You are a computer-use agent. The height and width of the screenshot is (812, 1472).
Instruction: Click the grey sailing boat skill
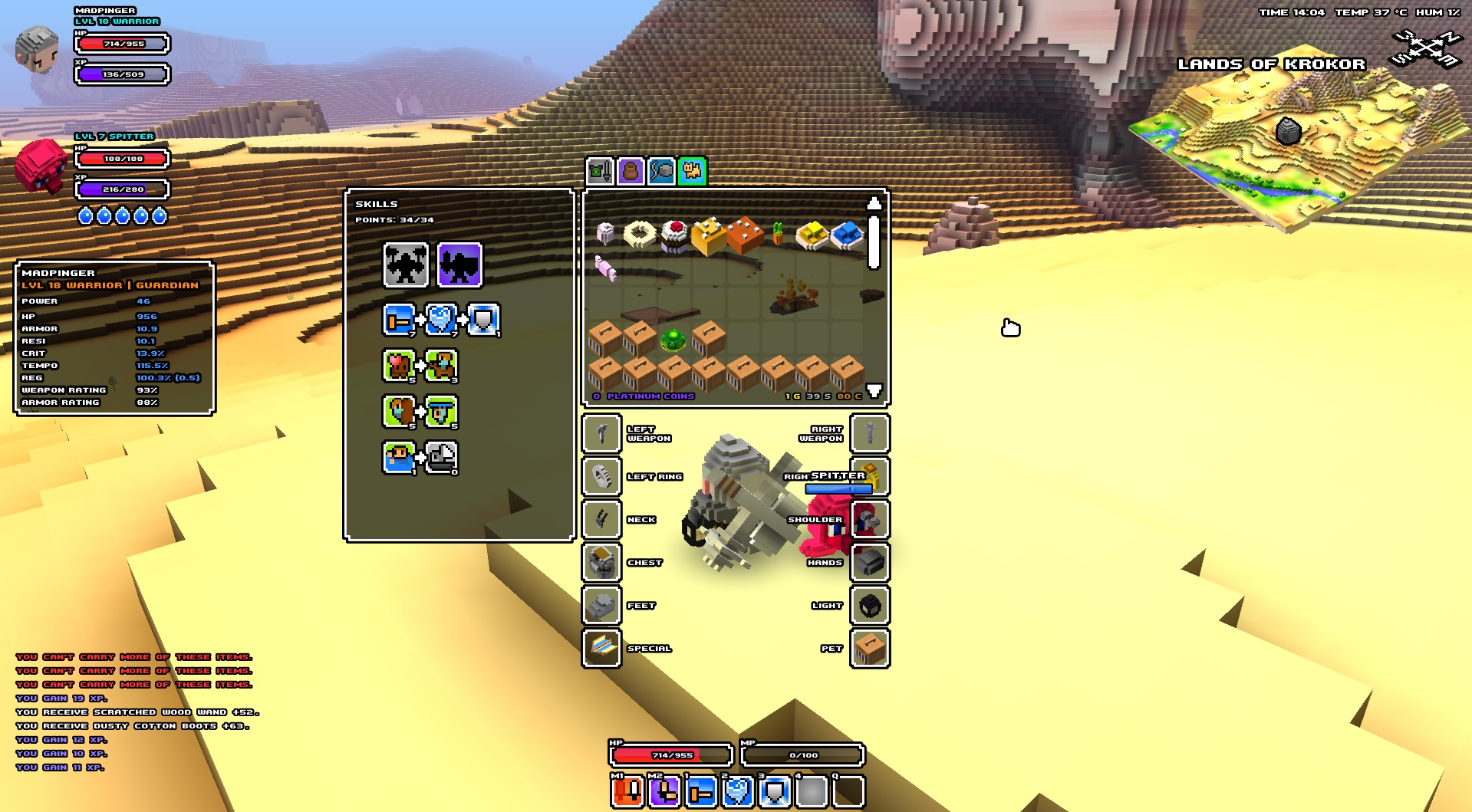(442, 458)
